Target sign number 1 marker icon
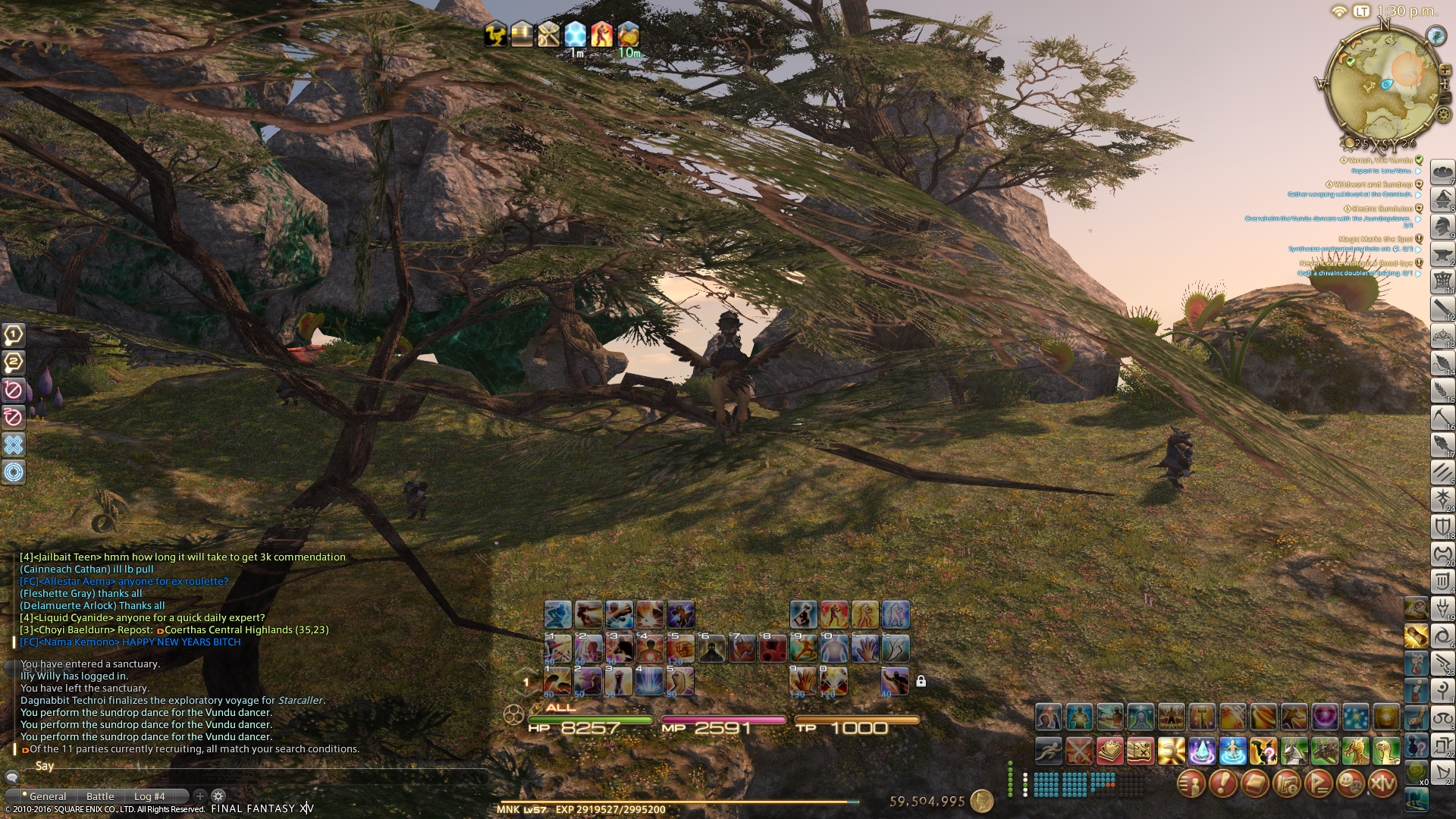Screen dimensions: 1456x819 click(14, 334)
